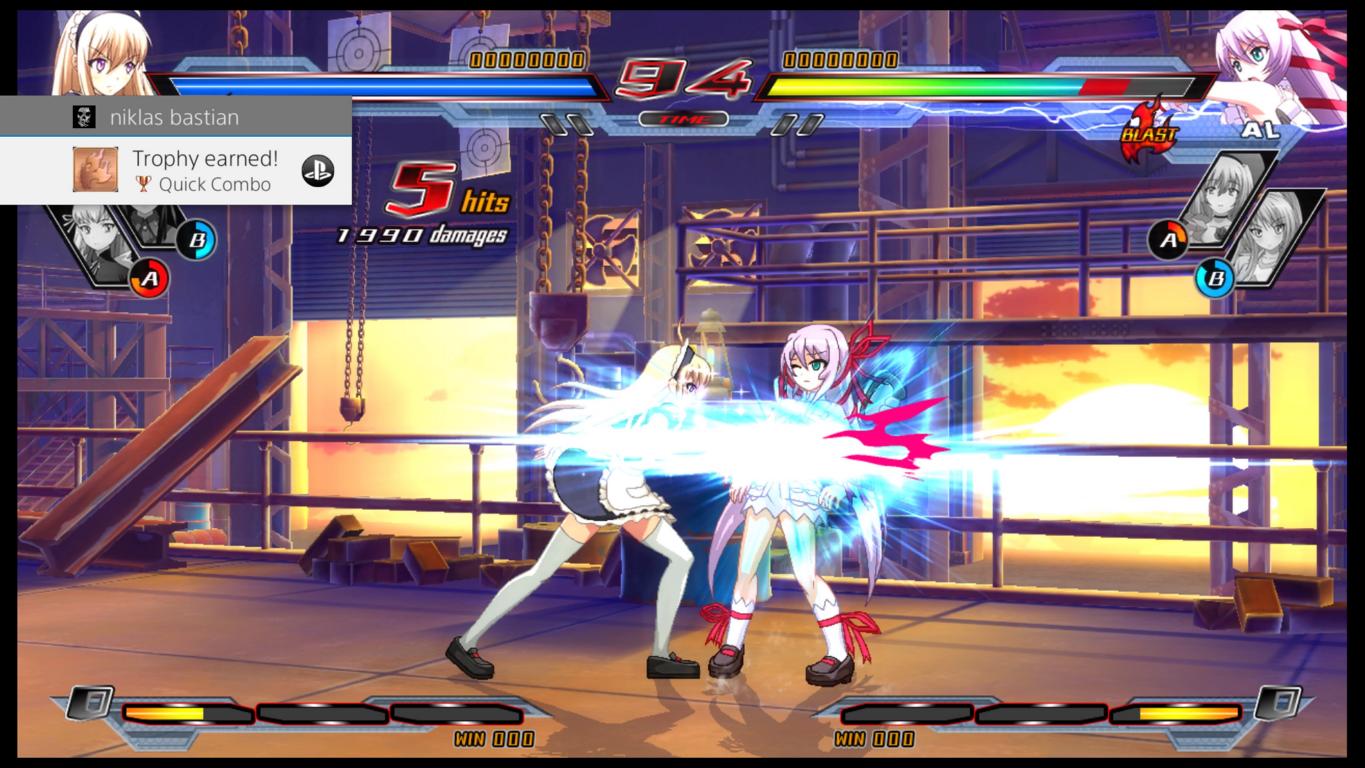Select the Quick Combo trophy thumbnail

tap(95, 170)
